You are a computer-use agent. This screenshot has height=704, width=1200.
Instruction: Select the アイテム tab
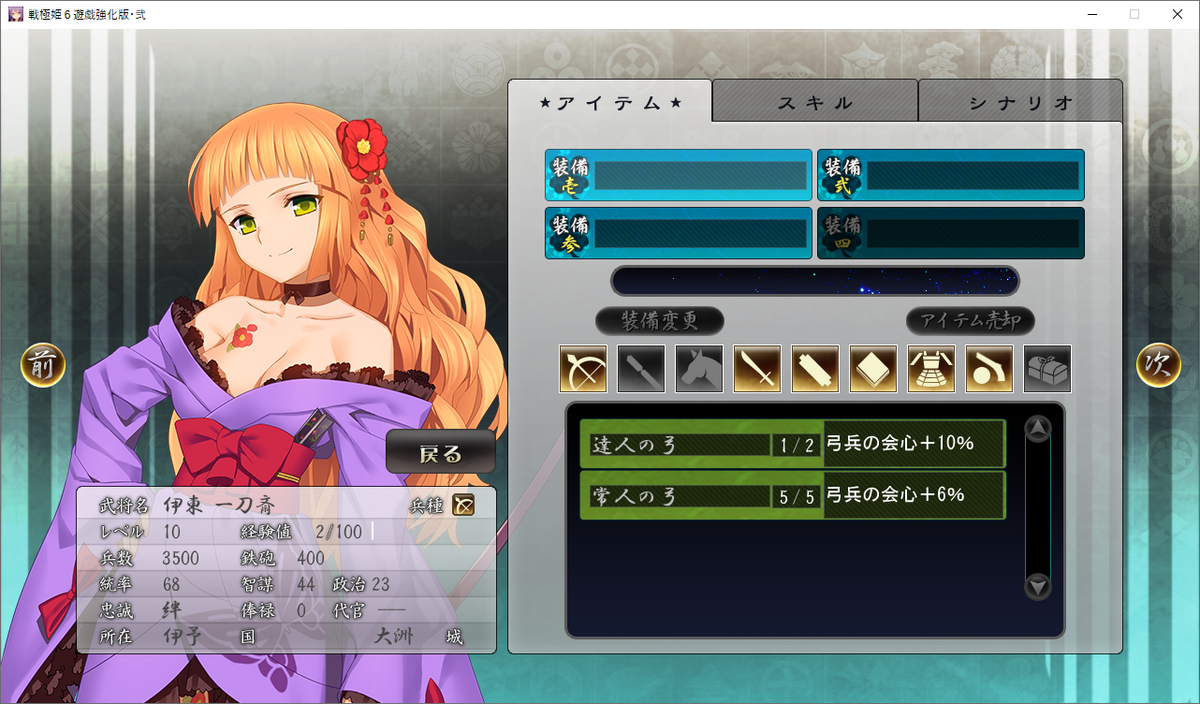[x=610, y=102]
